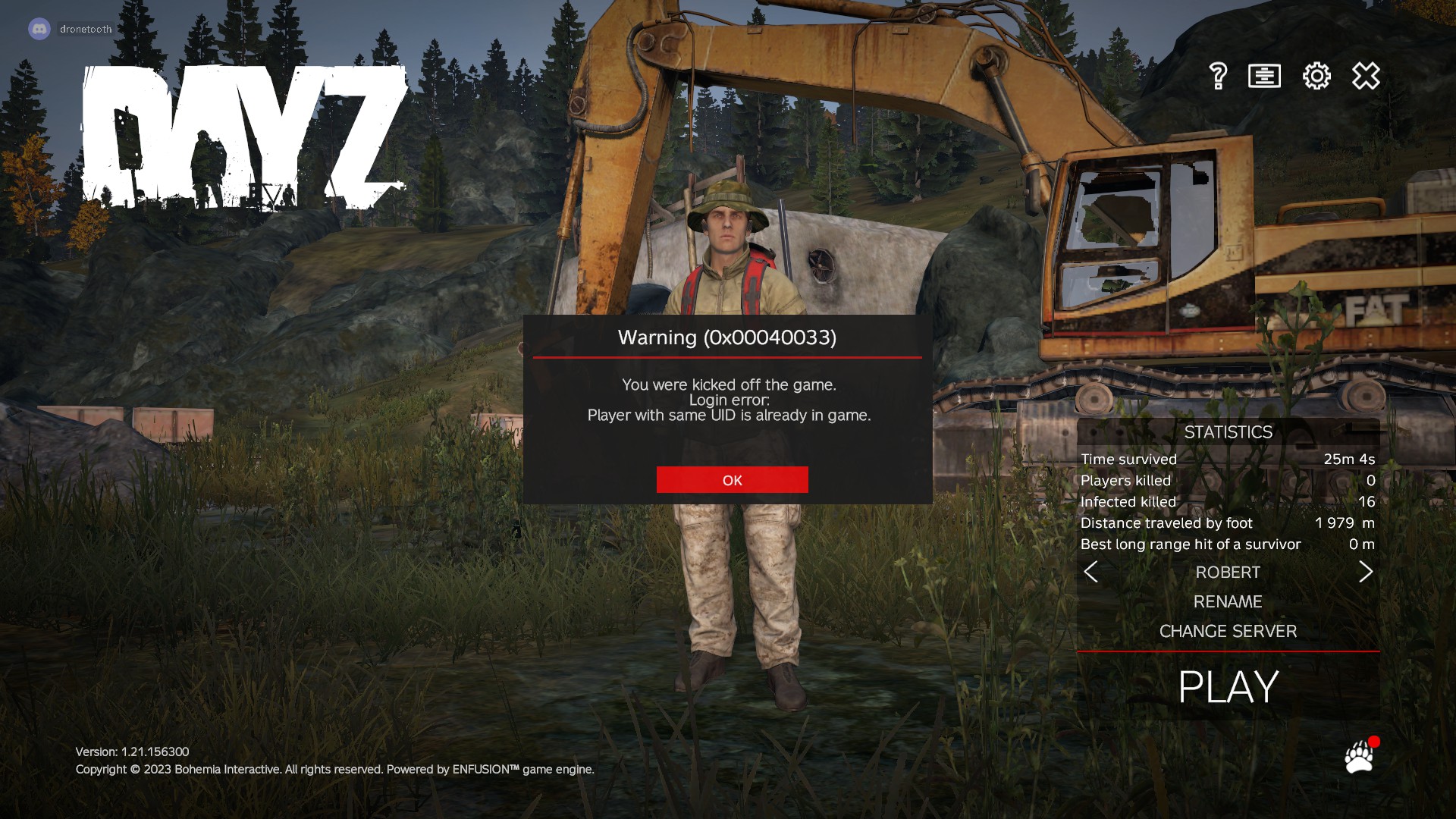Screen dimensions: 1456x819
Task: Confirm the warning with the OK button
Action: pos(732,480)
